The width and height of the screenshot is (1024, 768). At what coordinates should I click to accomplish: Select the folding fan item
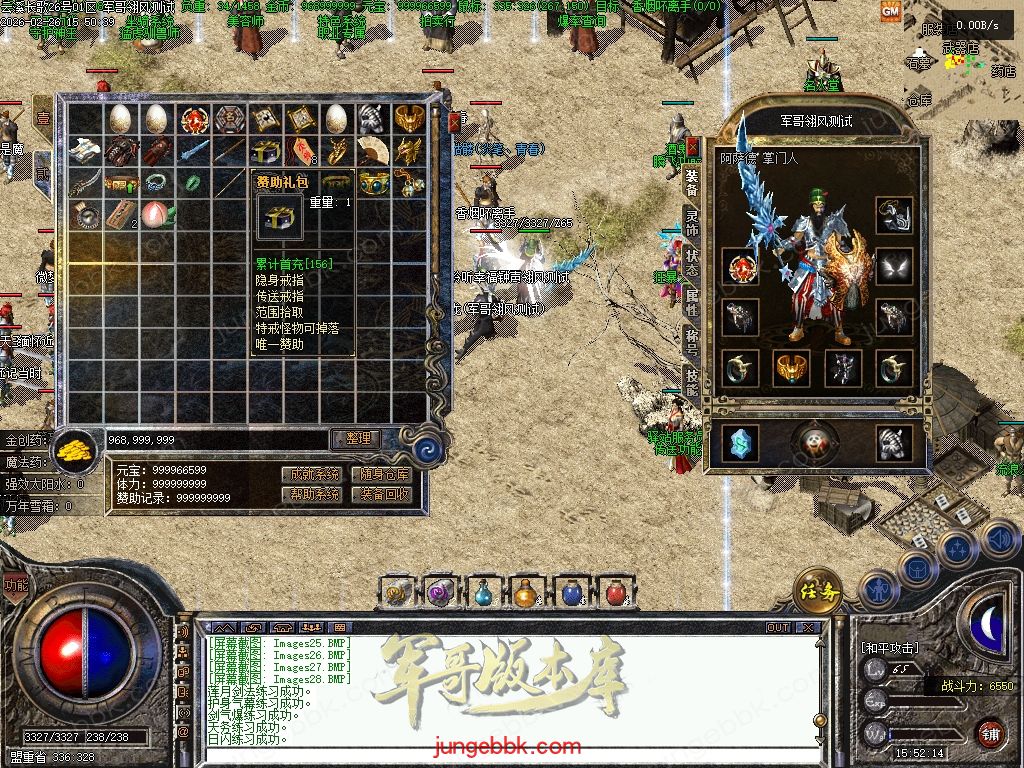tap(372, 151)
